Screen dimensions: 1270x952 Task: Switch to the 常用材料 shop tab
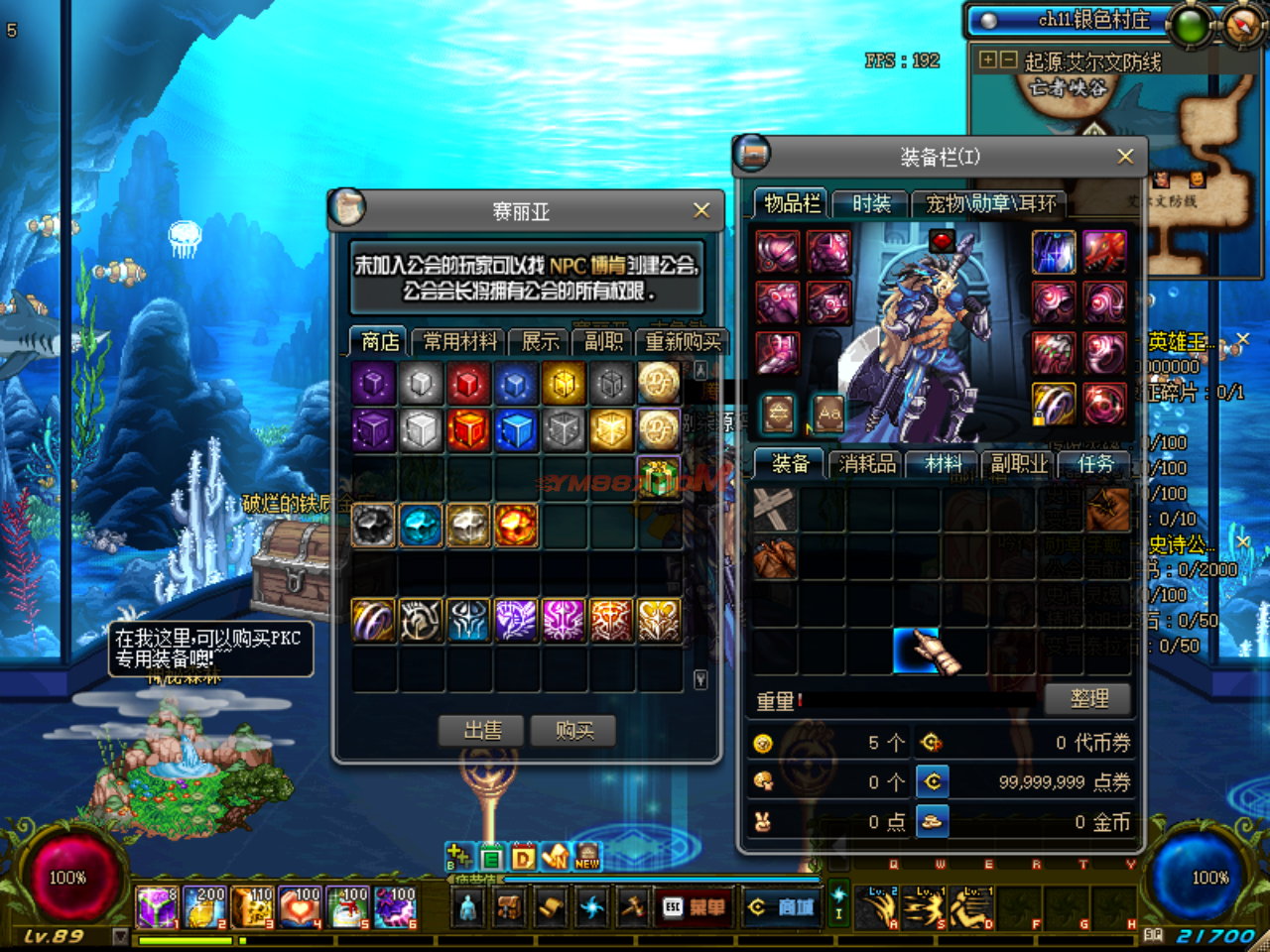pos(459,342)
